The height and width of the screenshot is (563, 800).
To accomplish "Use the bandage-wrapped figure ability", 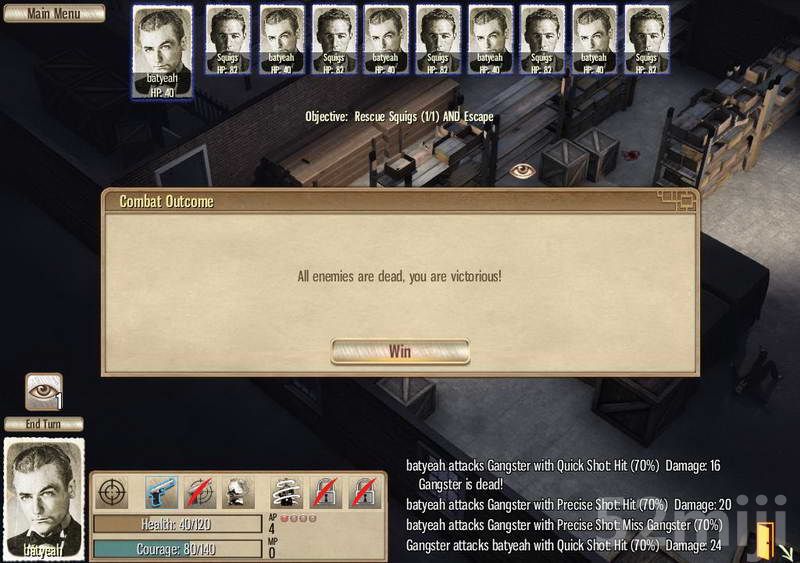I will pyautogui.click(x=288, y=493).
